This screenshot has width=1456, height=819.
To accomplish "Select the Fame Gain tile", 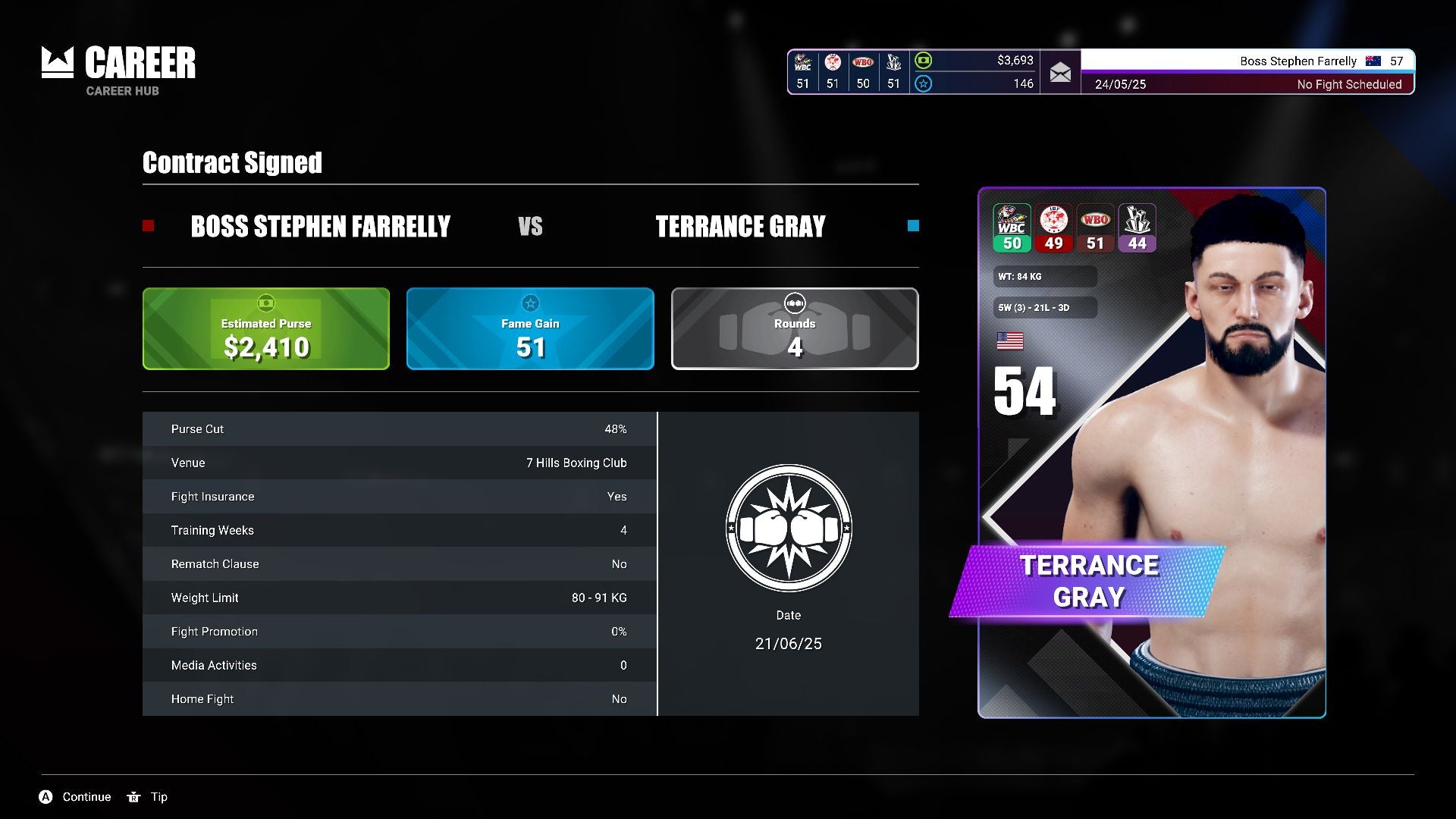I will [x=530, y=329].
